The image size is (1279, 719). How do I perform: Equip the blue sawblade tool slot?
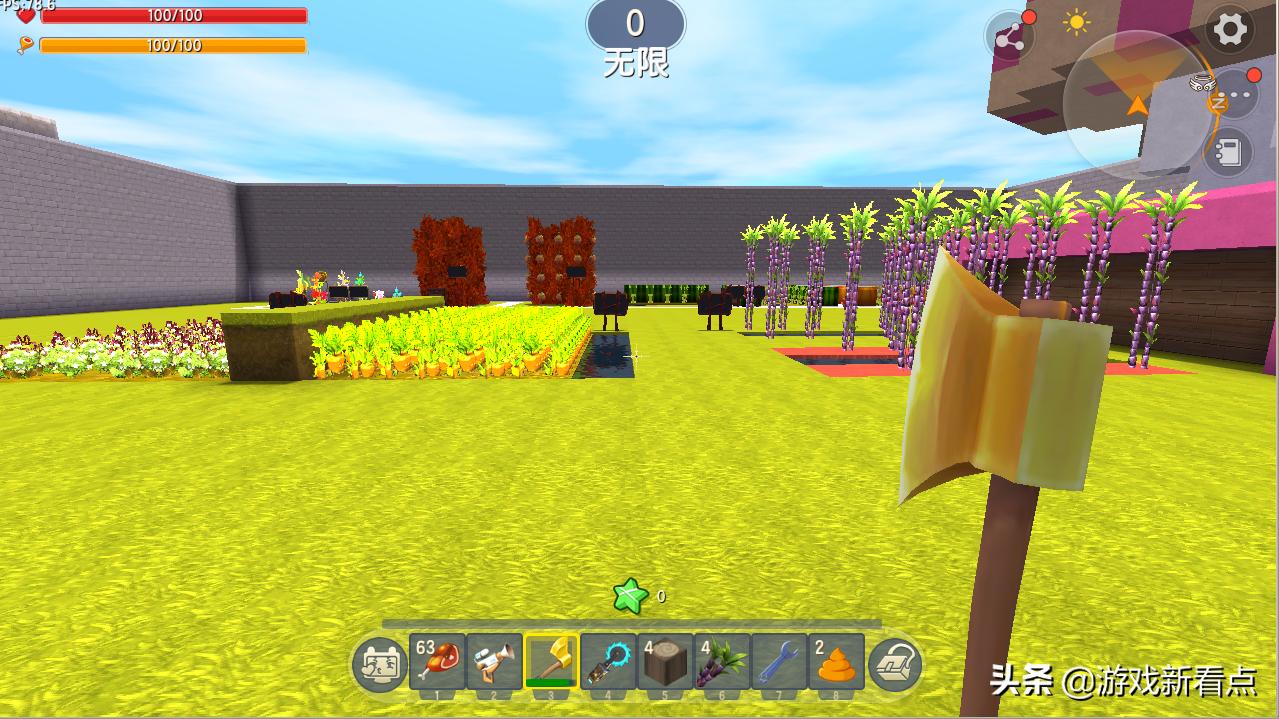[608, 661]
